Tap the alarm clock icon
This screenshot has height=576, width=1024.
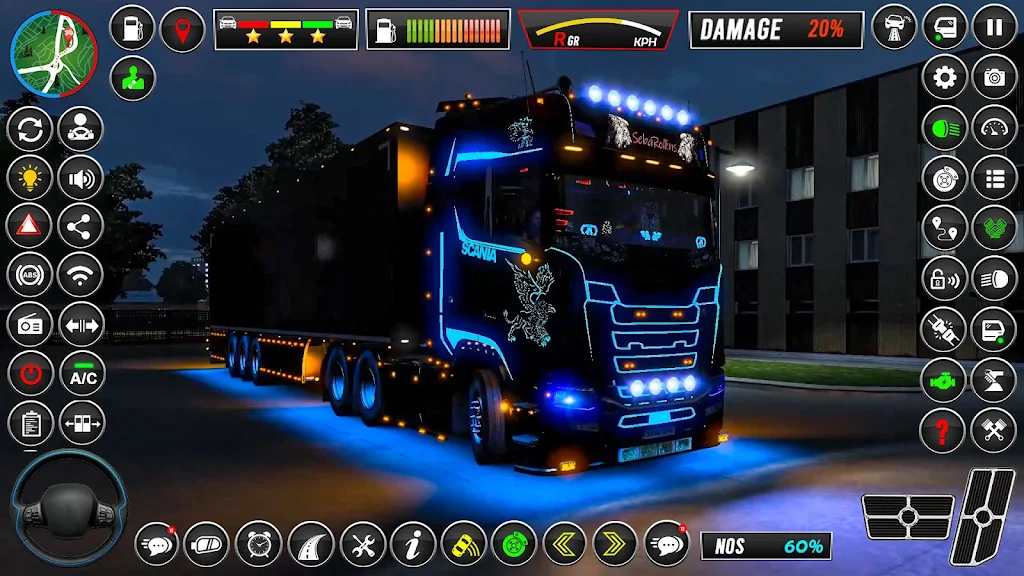click(258, 544)
